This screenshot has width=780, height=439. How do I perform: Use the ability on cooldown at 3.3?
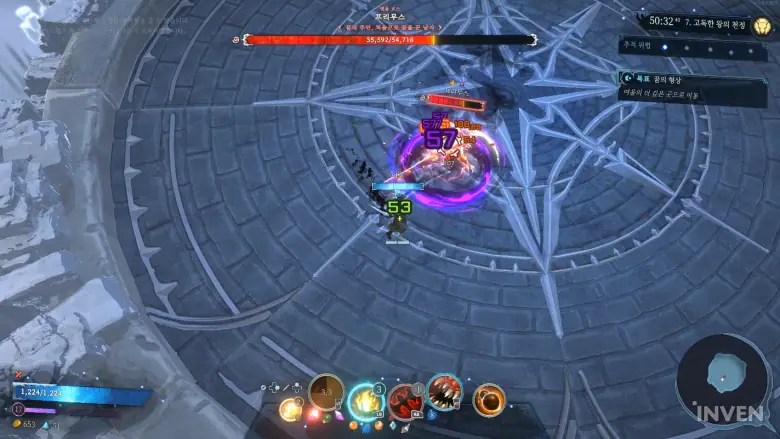coord(326,392)
